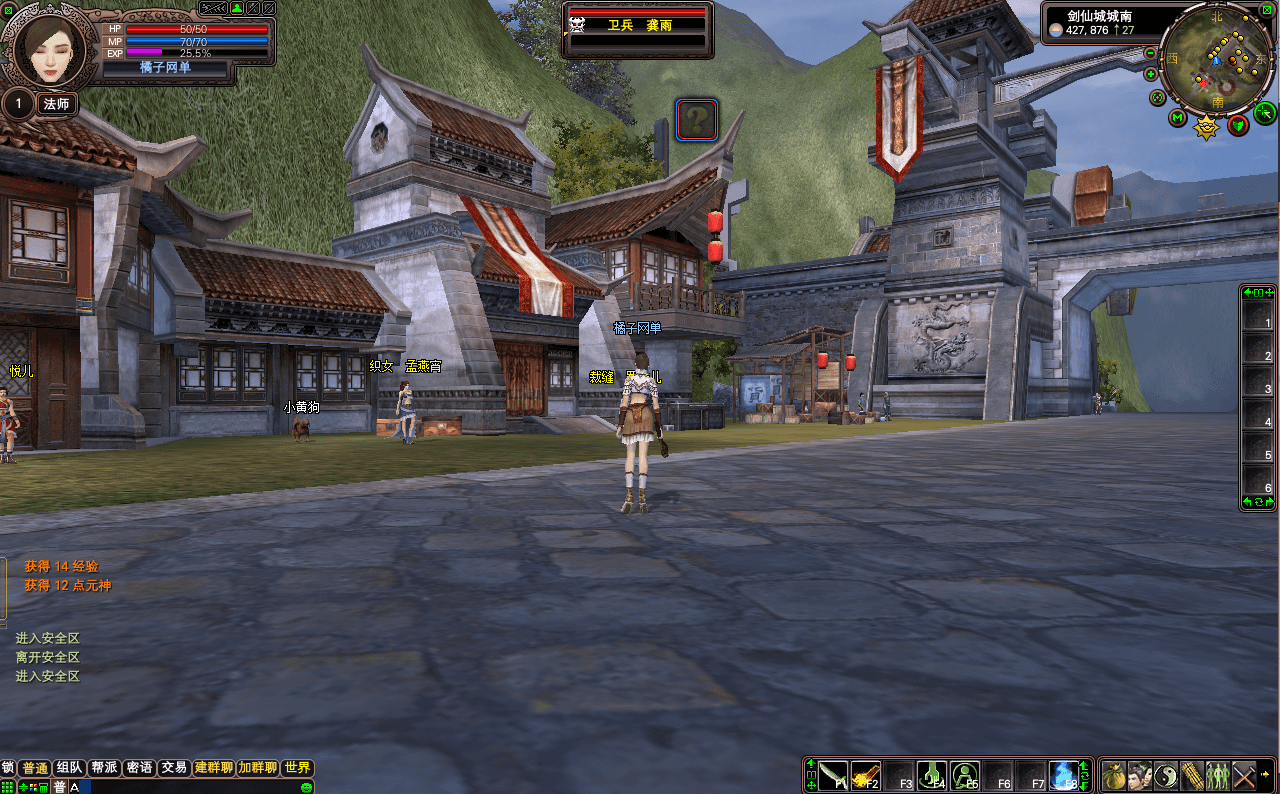1280x794 pixels.
Task: Open the yin-yang cultivation panel icon
Action: click(1165, 775)
